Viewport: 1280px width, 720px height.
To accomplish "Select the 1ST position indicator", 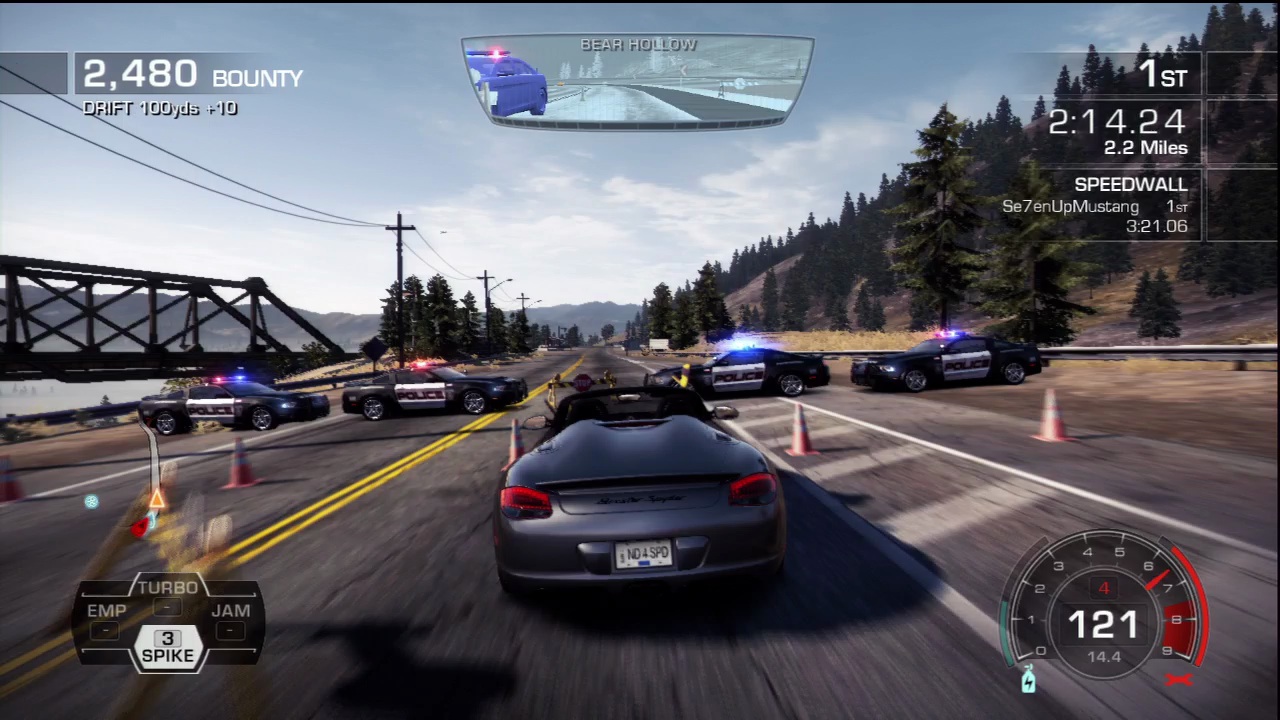I will [x=1163, y=75].
